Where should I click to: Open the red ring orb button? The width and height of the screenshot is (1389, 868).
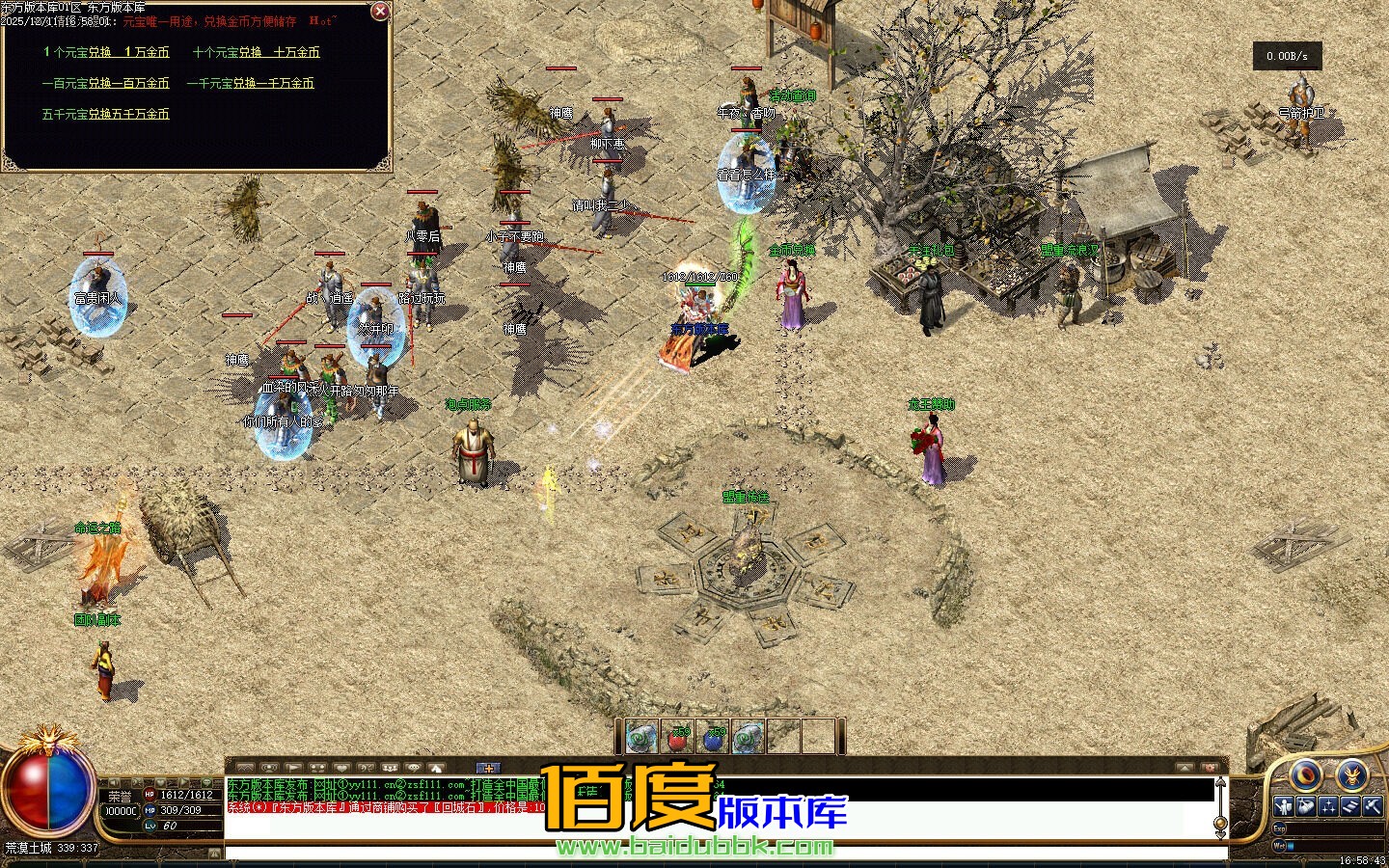[1306, 774]
